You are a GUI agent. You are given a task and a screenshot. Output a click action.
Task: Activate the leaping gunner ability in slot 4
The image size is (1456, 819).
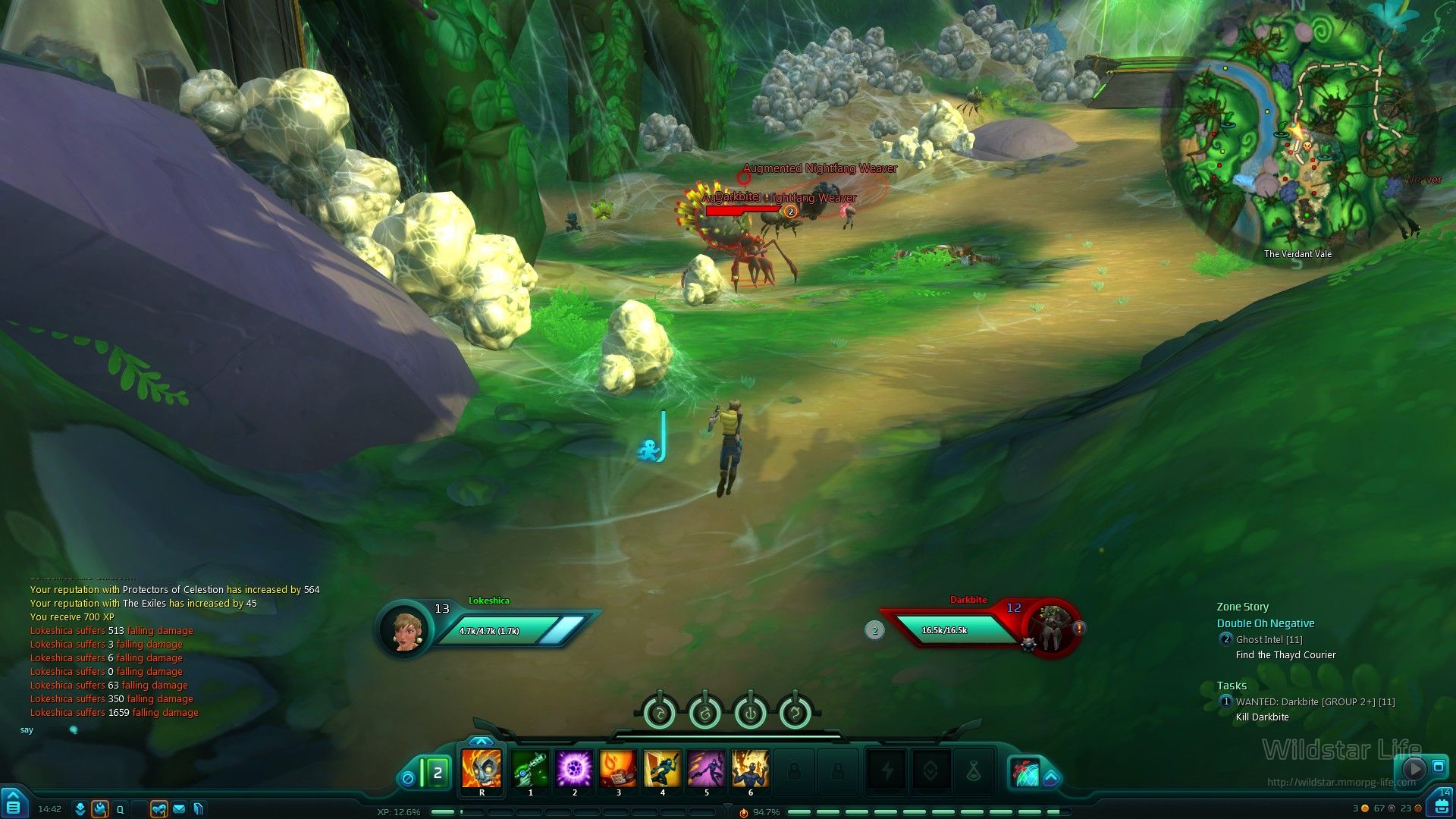(x=662, y=769)
